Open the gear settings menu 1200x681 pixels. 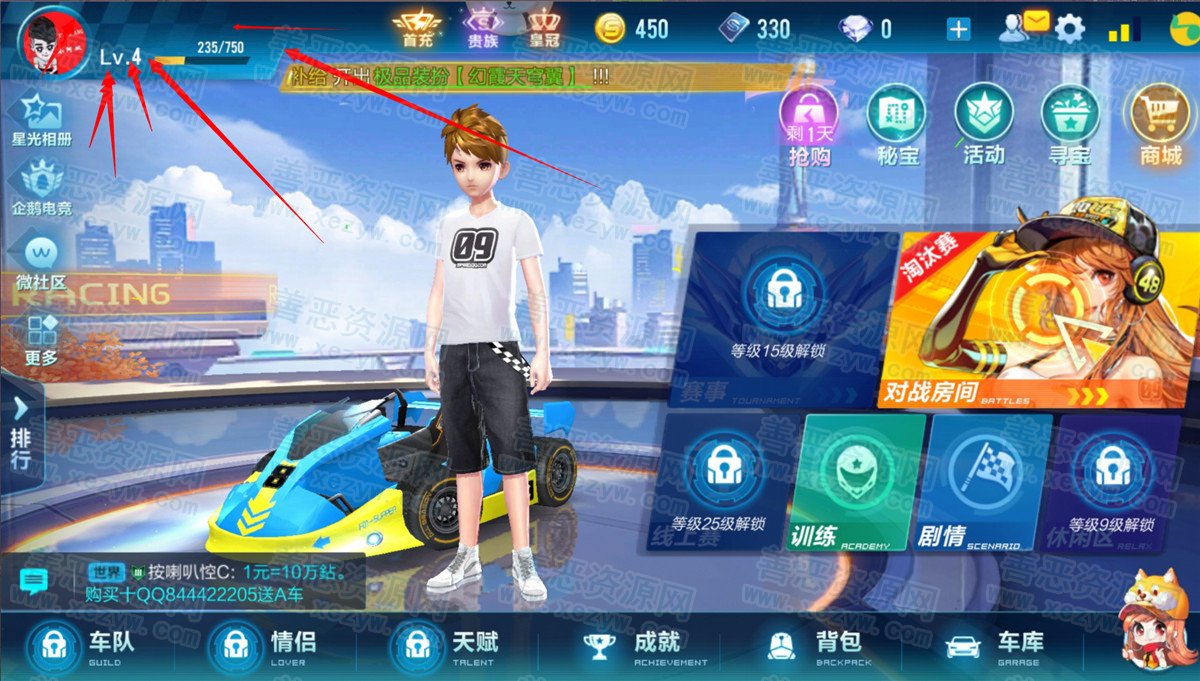(x=1070, y=29)
